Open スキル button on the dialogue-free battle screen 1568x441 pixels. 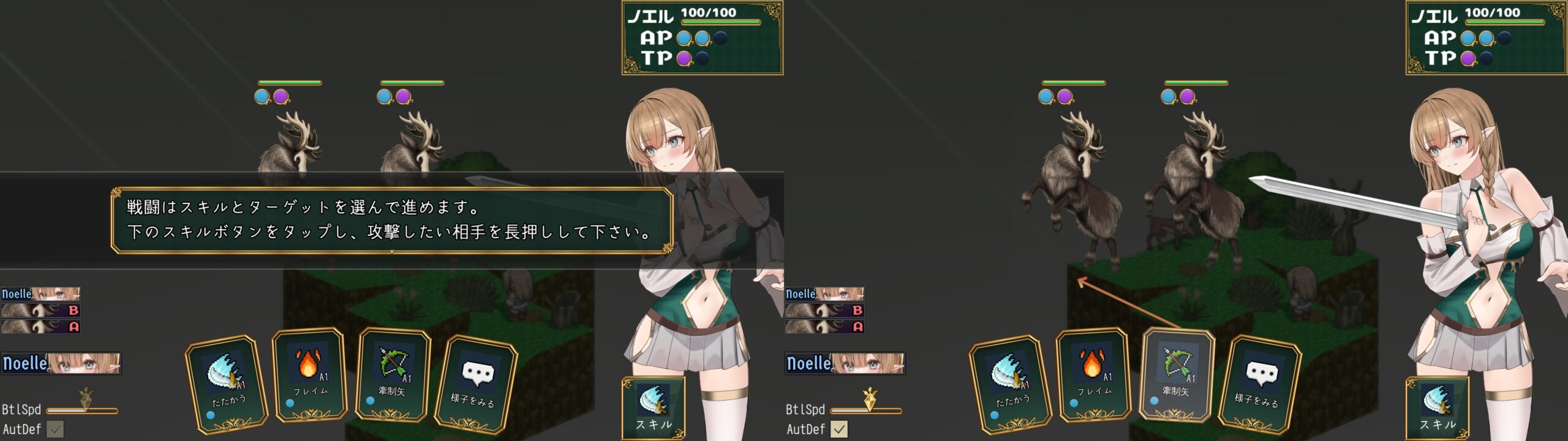[1437, 407]
